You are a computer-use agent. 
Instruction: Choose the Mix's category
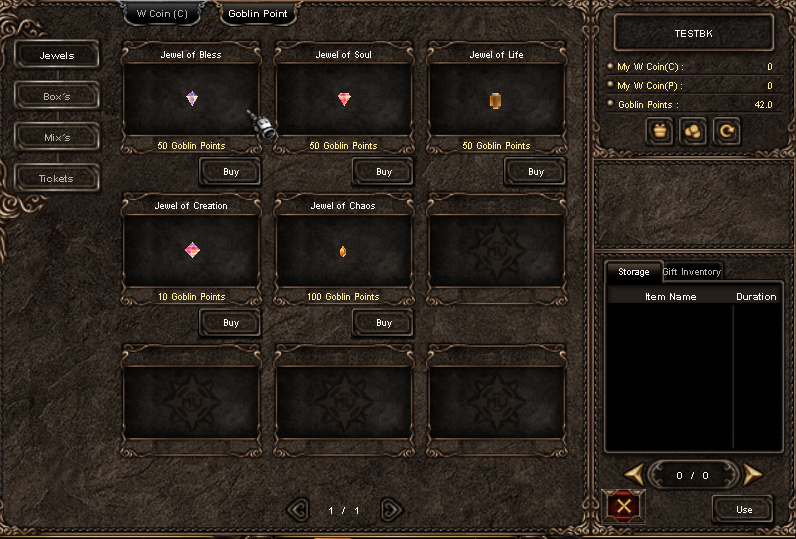pyautogui.click(x=57, y=137)
